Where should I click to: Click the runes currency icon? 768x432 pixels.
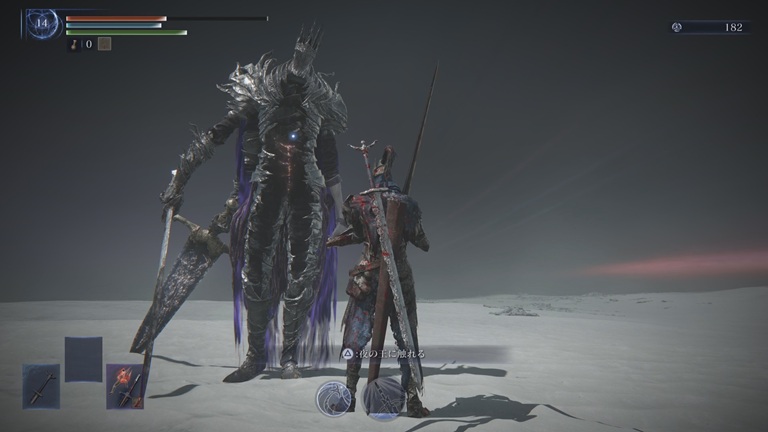pyautogui.click(x=677, y=27)
